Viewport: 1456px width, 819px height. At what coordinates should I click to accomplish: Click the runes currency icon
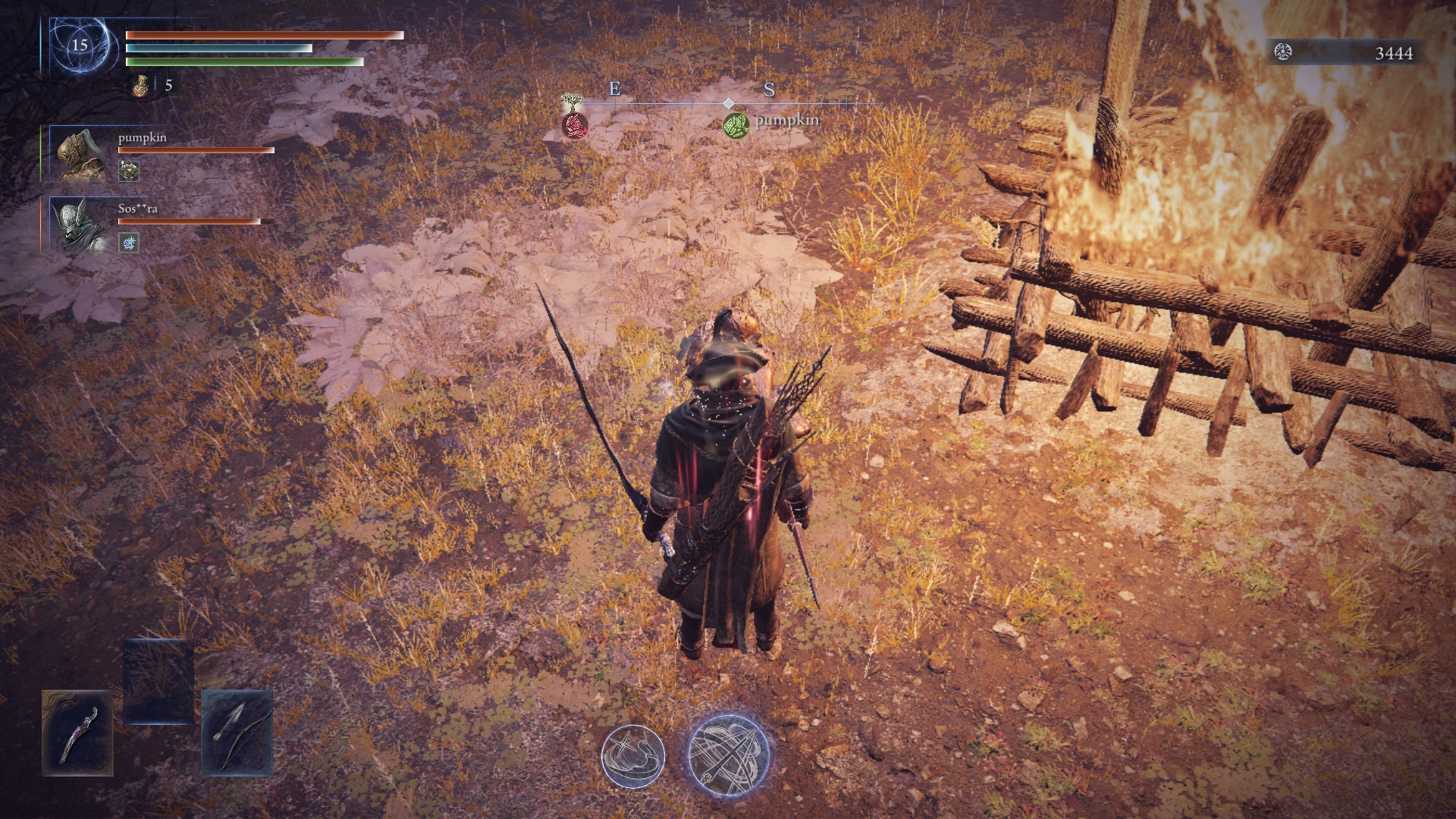[x=1283, y=52]
